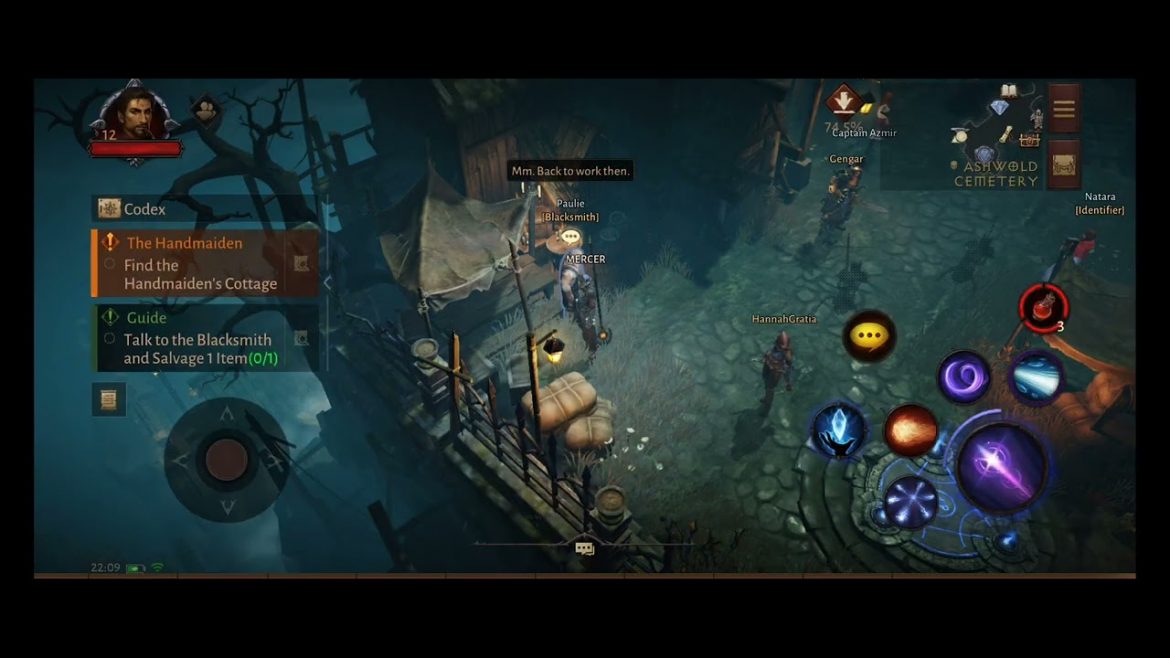Viewport: 1170px width, 658px height.
Task: Open the main menu hamburger button
Action: [x=1063, y=108]
